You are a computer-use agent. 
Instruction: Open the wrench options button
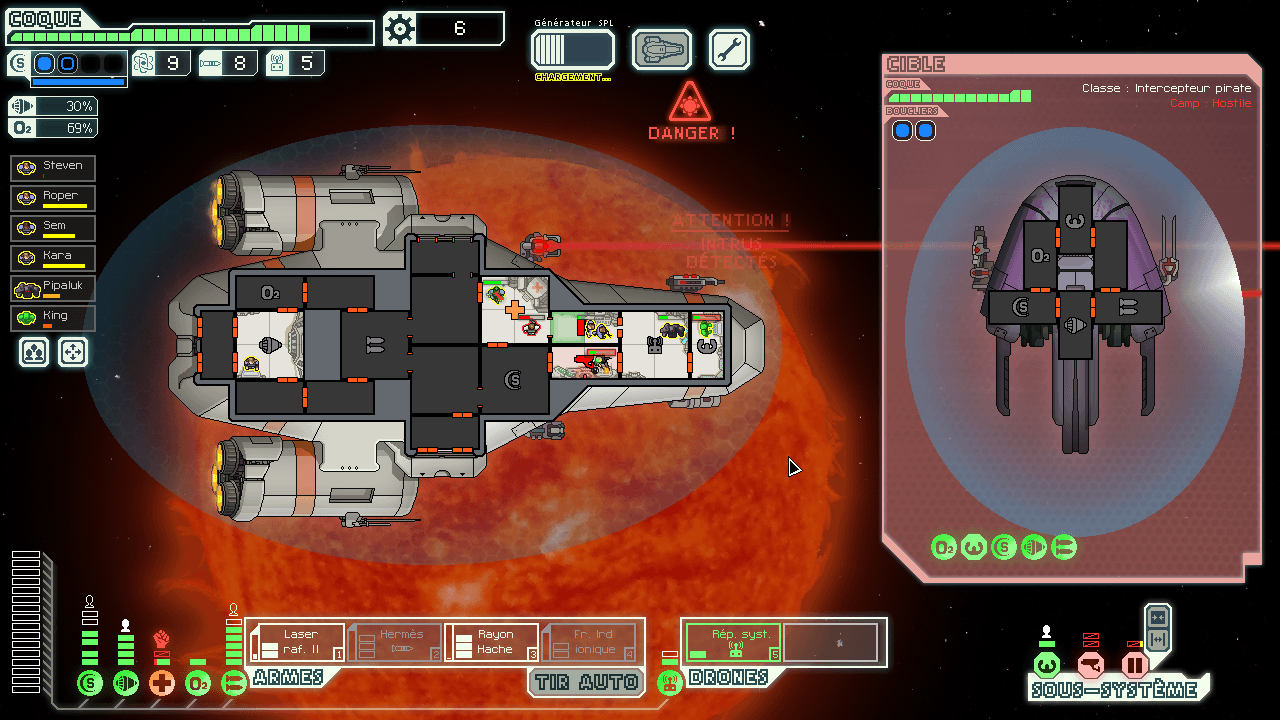729,49
